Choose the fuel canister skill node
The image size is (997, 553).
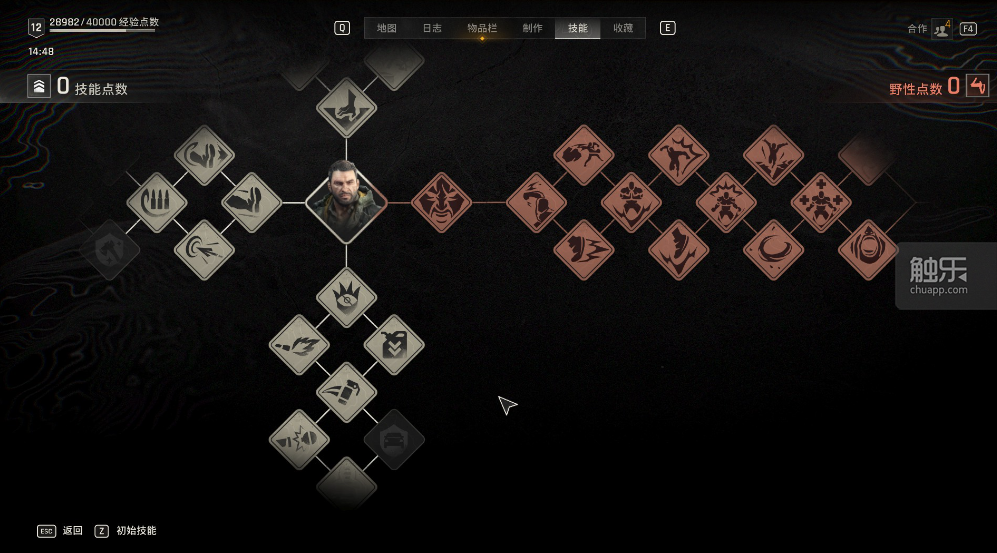(394, 345)
